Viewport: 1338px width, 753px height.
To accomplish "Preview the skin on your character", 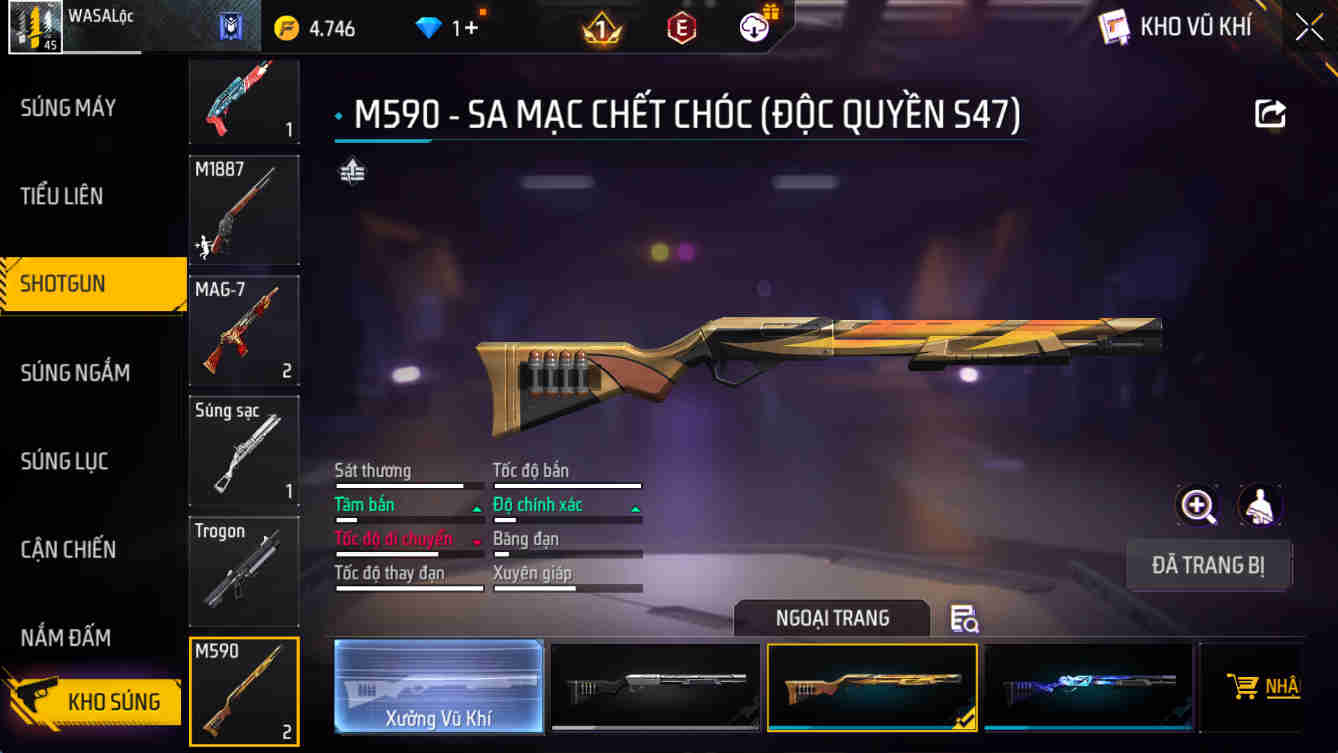I will point(1261,505).
